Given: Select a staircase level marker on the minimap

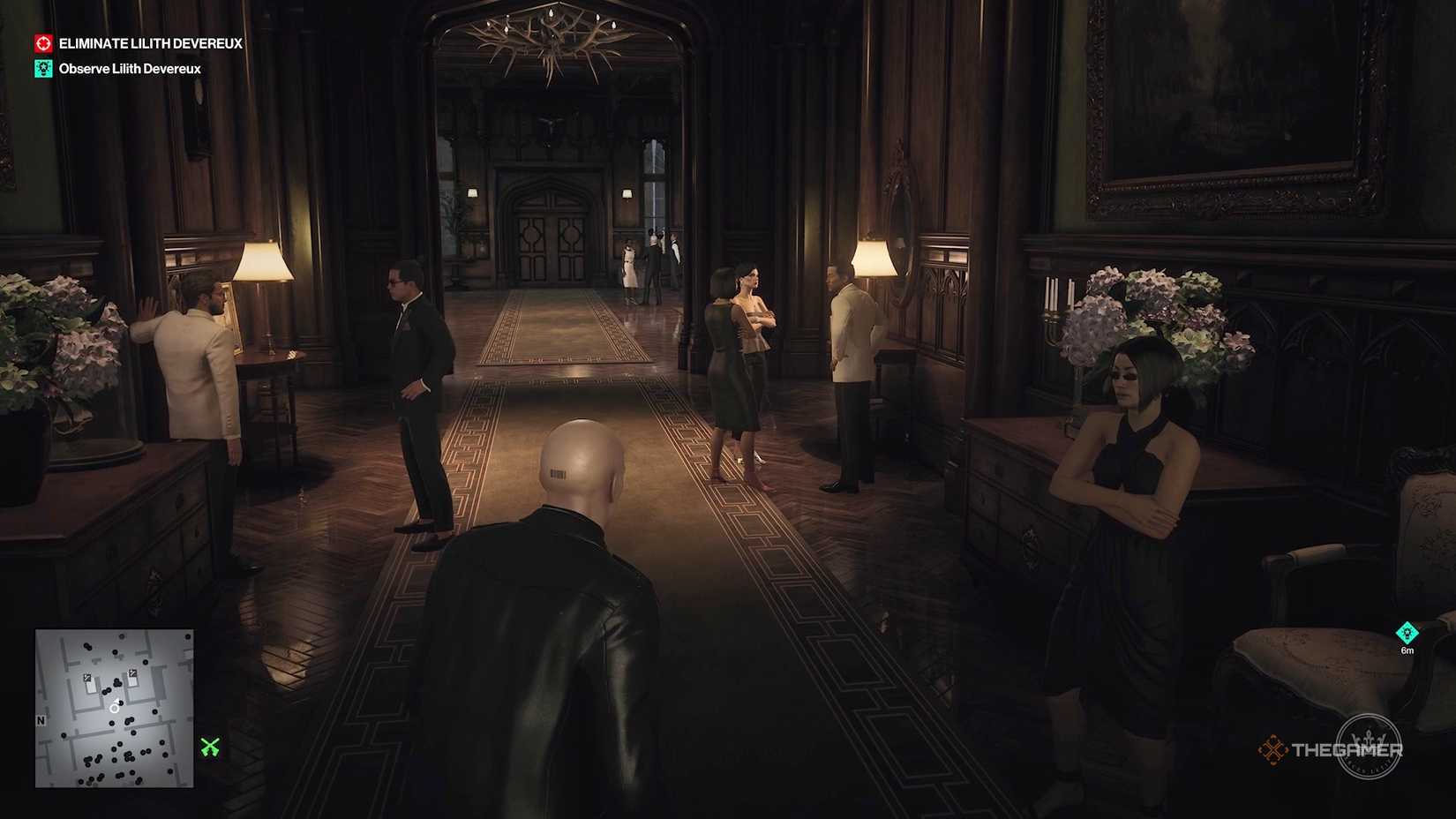Looking at the screenshot, I should tap(87, 678).
